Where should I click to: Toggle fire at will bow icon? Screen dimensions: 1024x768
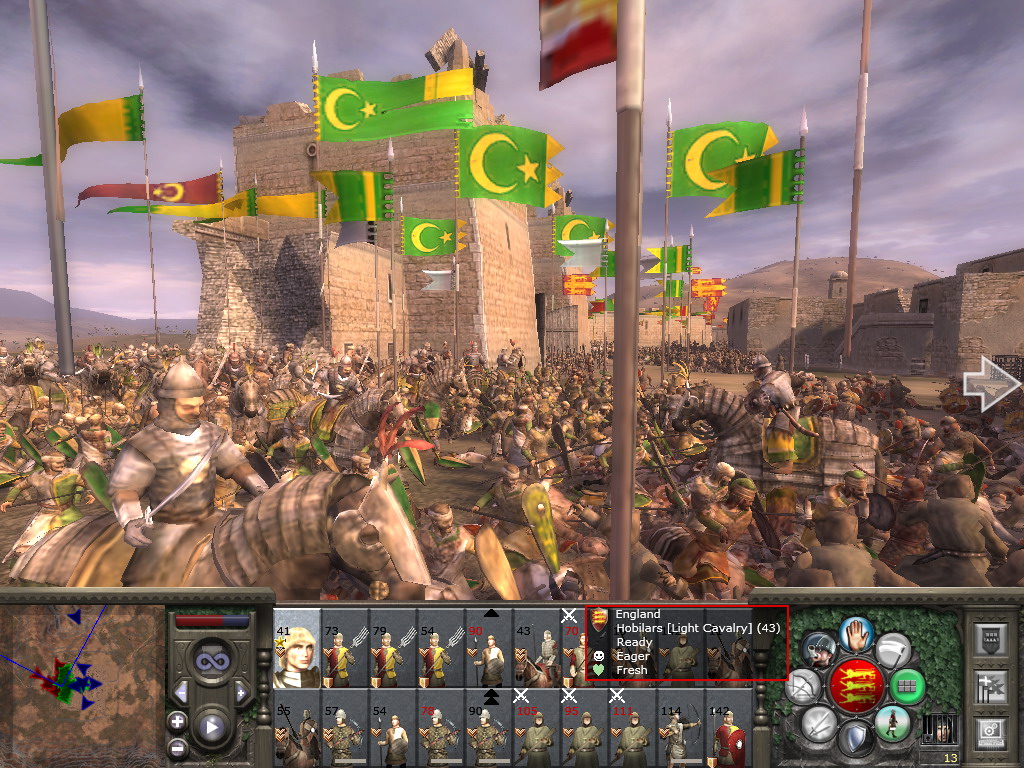click(804, 687)
